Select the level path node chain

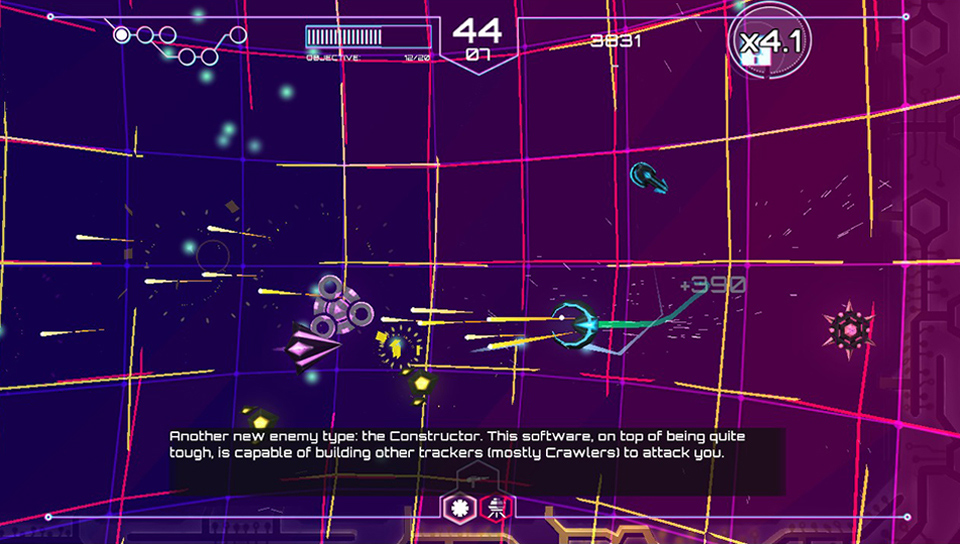180,44
